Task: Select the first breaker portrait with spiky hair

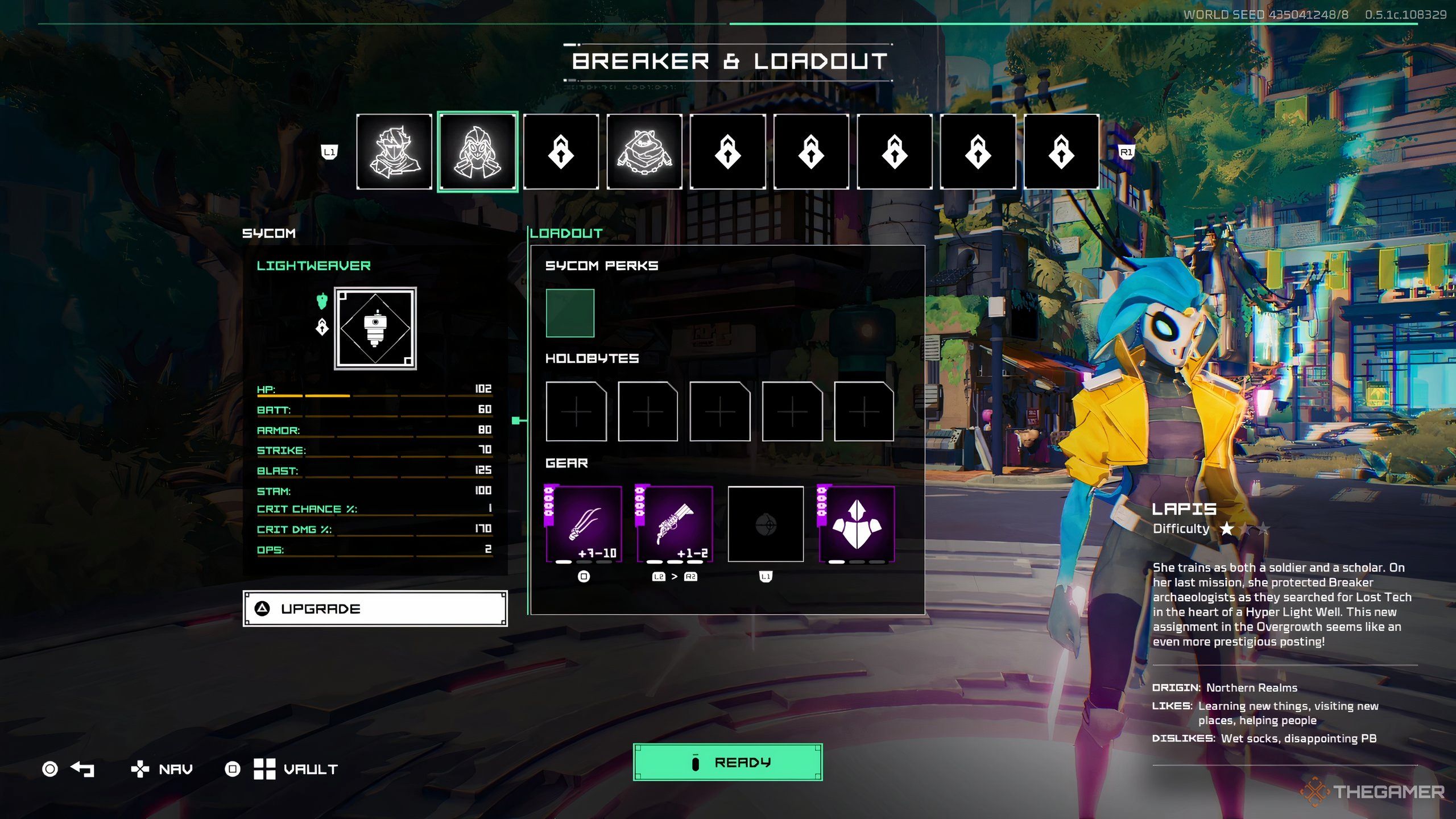Action: (394, 152)
